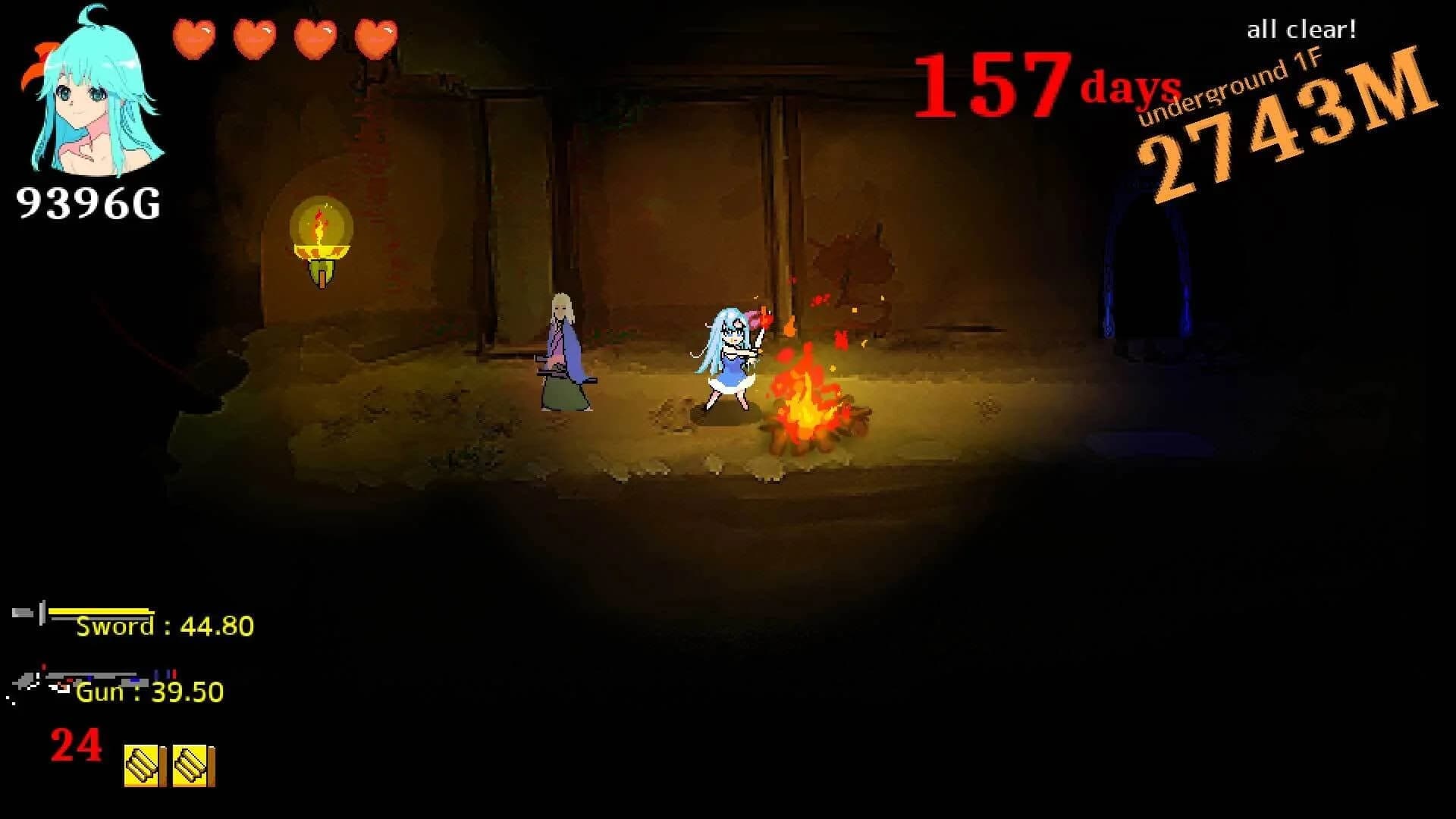Click the '9396G' gold amount
This screenshot has height=819, width=1456.
pyautogui.click(x=87, y=201)
